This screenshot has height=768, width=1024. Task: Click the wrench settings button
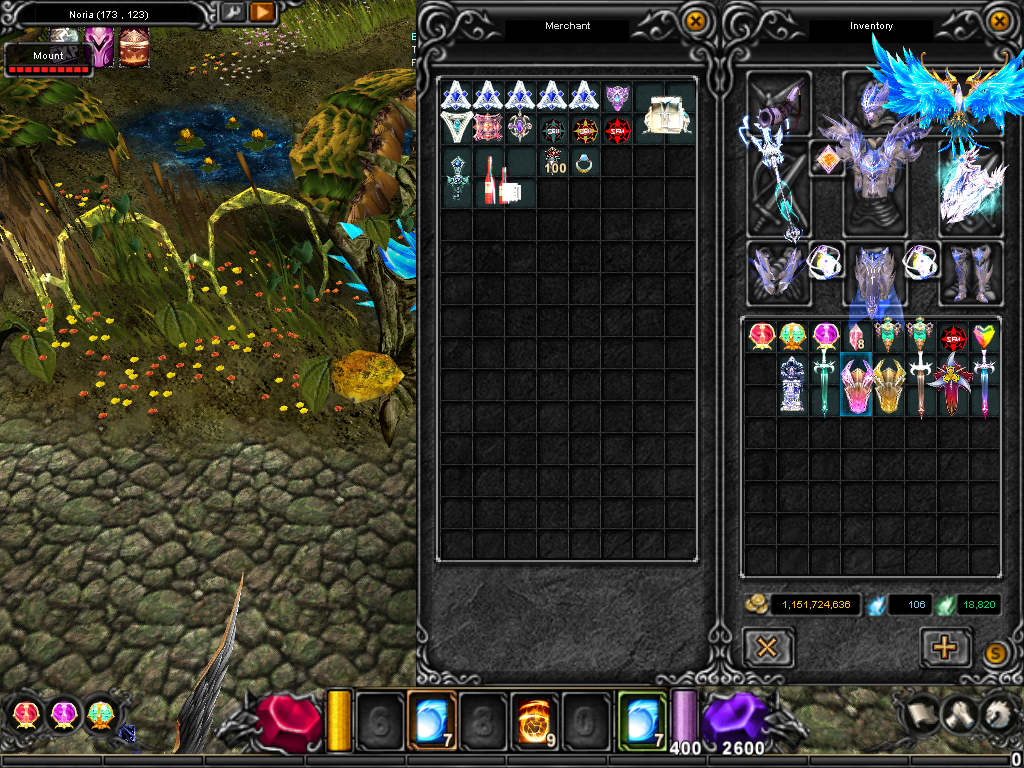click(232, 12)
